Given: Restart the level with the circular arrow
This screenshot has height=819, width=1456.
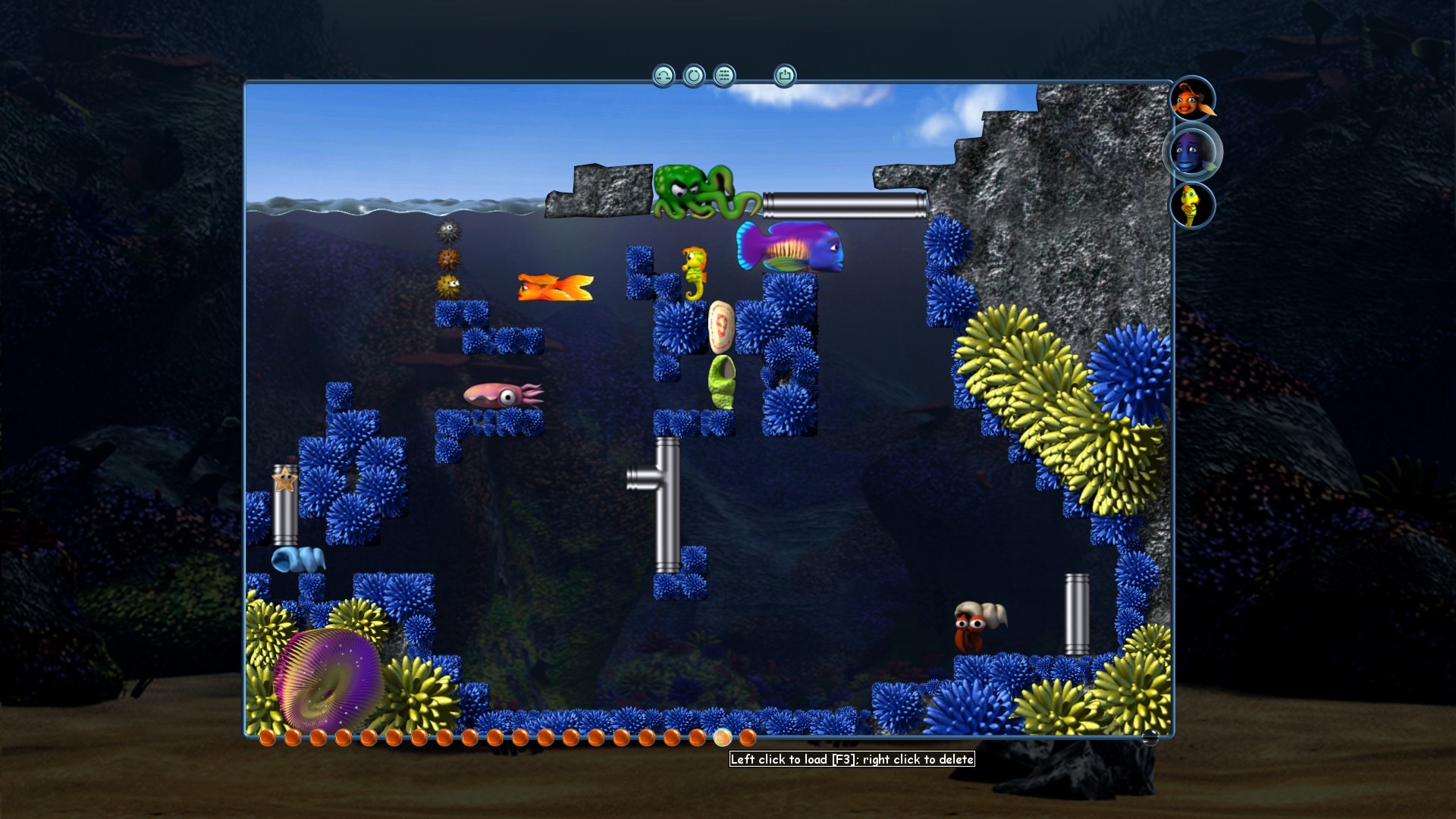Looking at the screenshot, I should point(694,76).
